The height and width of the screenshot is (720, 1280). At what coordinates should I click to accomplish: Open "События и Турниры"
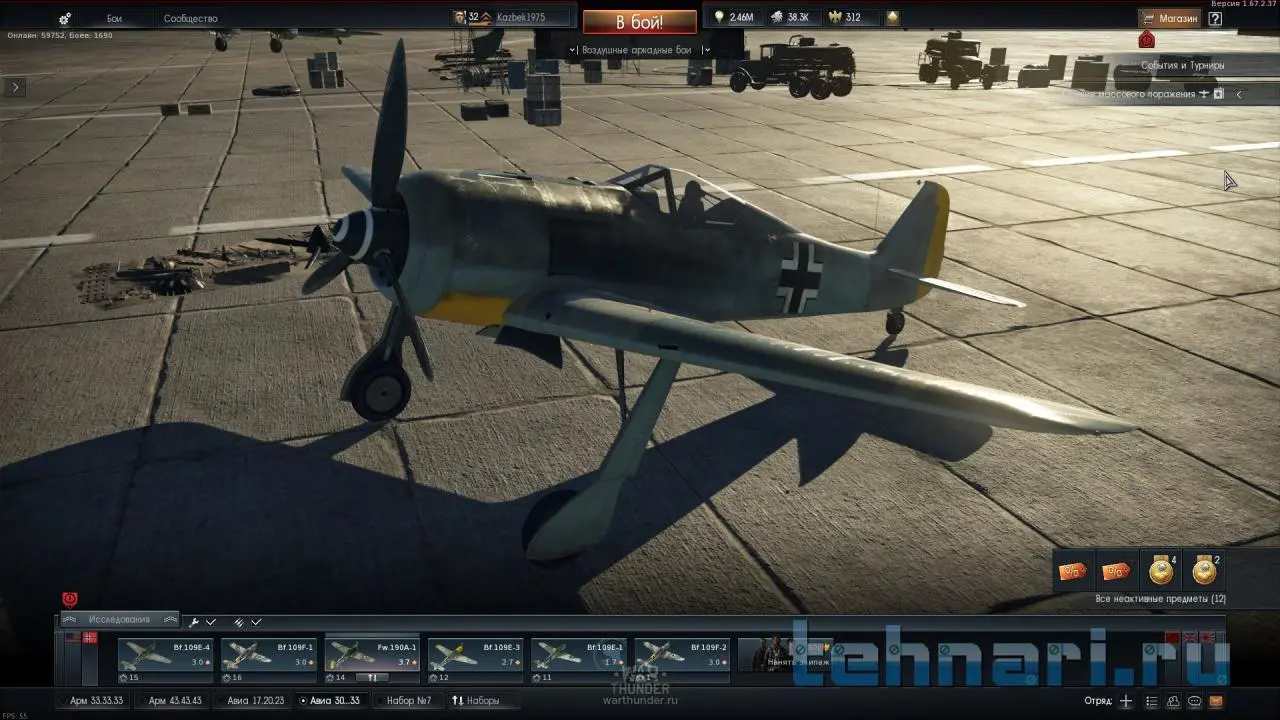(x=1182, y=65)
